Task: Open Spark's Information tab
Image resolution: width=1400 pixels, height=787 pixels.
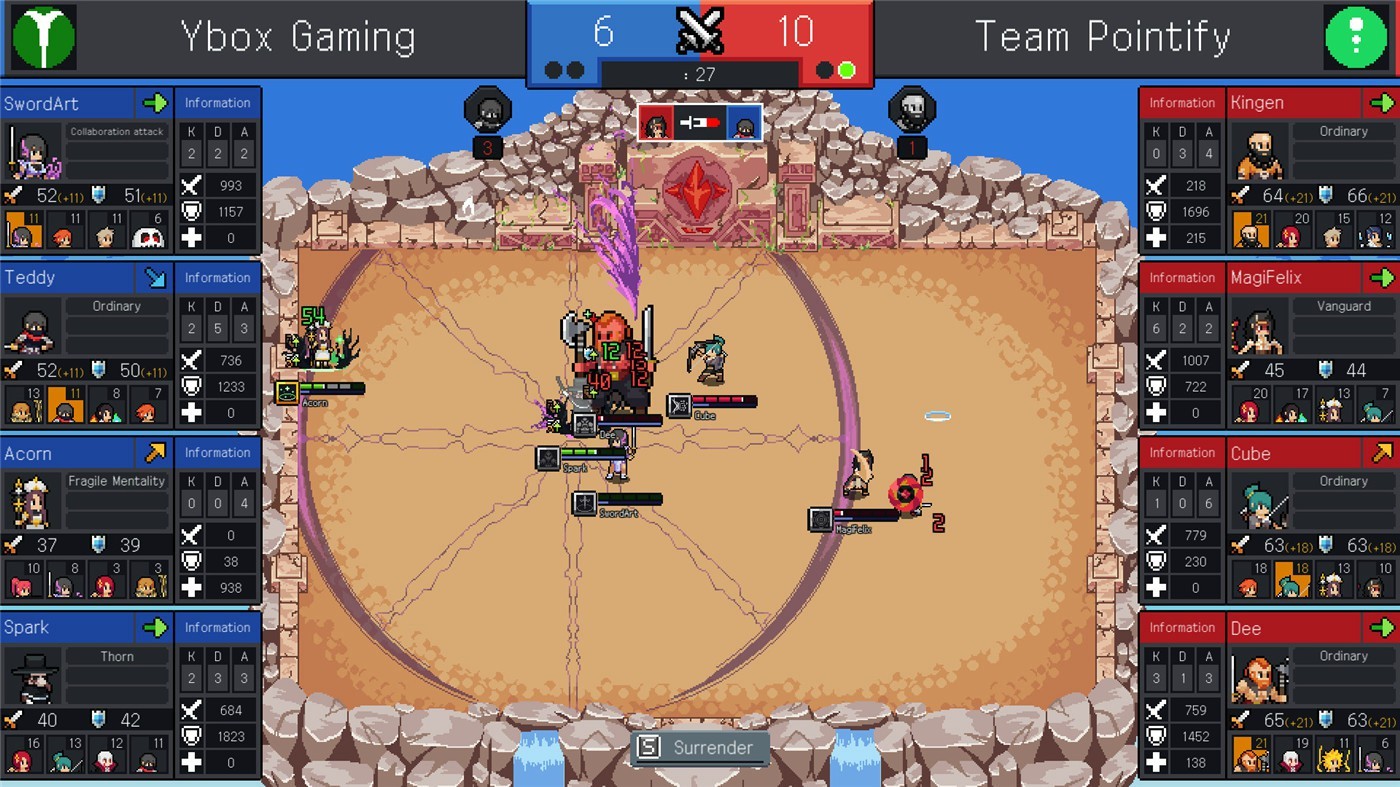Action: coord(218,627)
